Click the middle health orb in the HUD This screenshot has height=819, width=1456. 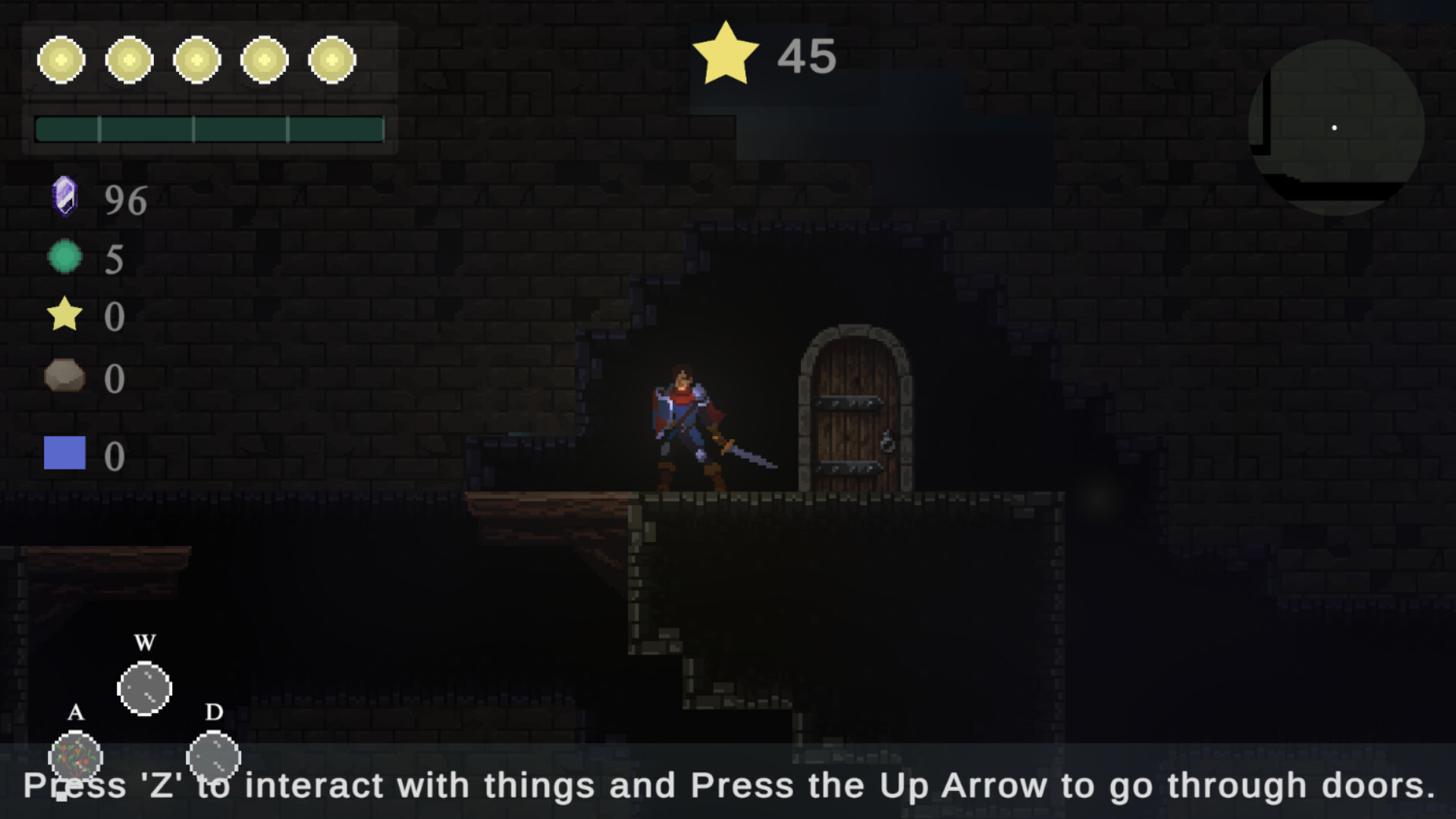coord(196,59)
